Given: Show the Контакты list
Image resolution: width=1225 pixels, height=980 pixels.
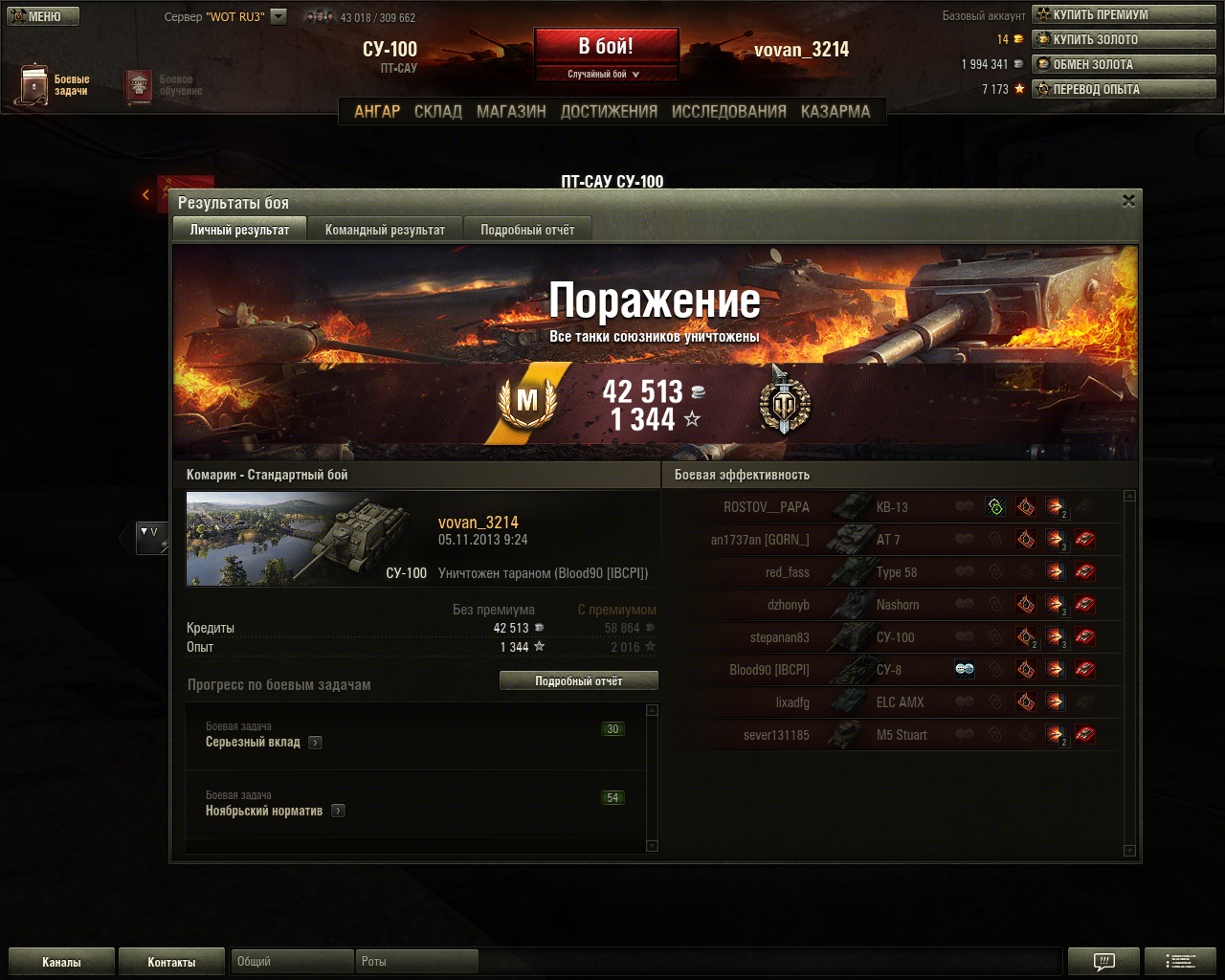Looking at the screenshot, I should coord(171,962).
